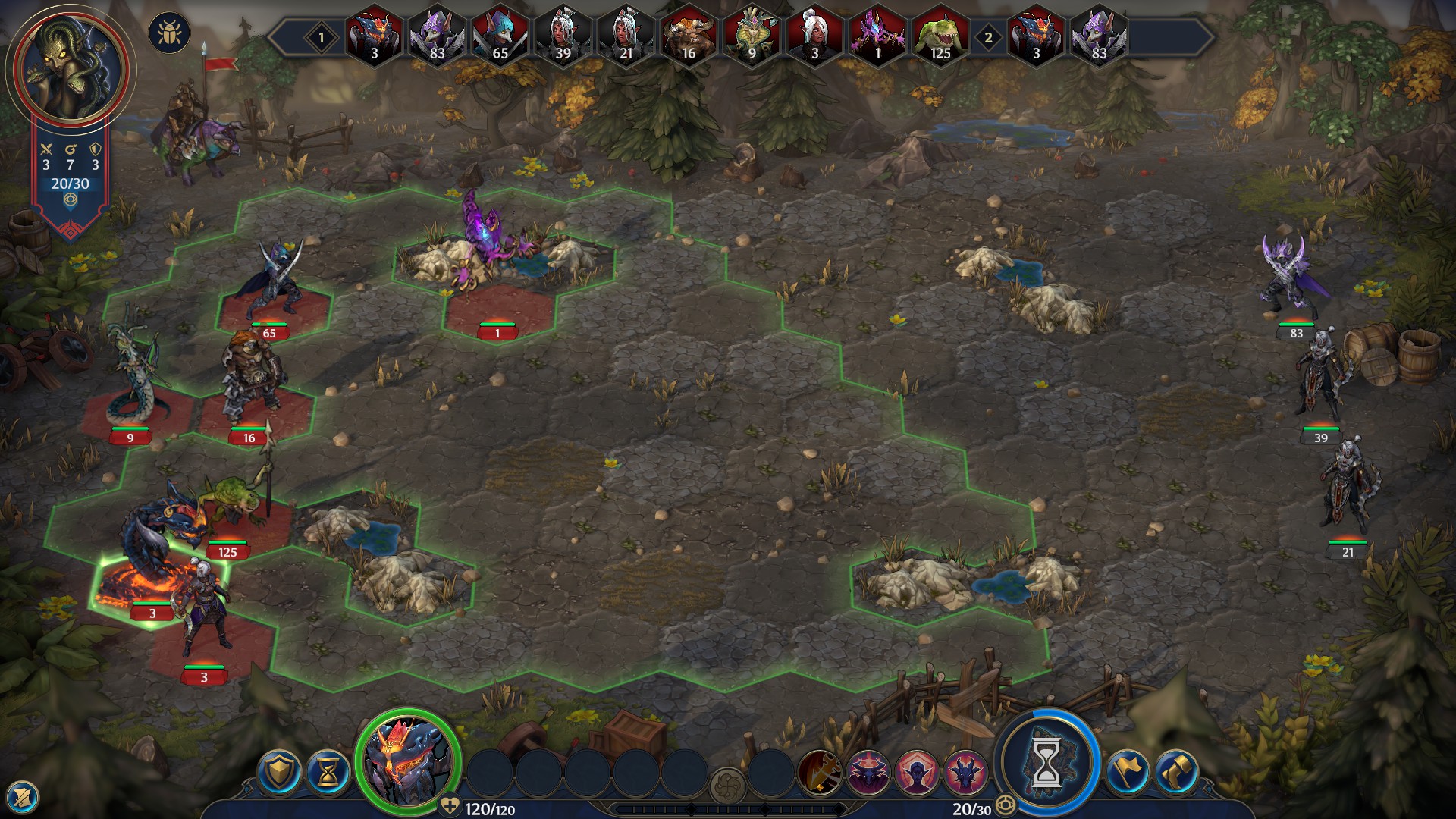Screen dimensions: 1456x819
Task: Toggle the sword icon in the bottom-left corner
Action: tap(23, 796)
